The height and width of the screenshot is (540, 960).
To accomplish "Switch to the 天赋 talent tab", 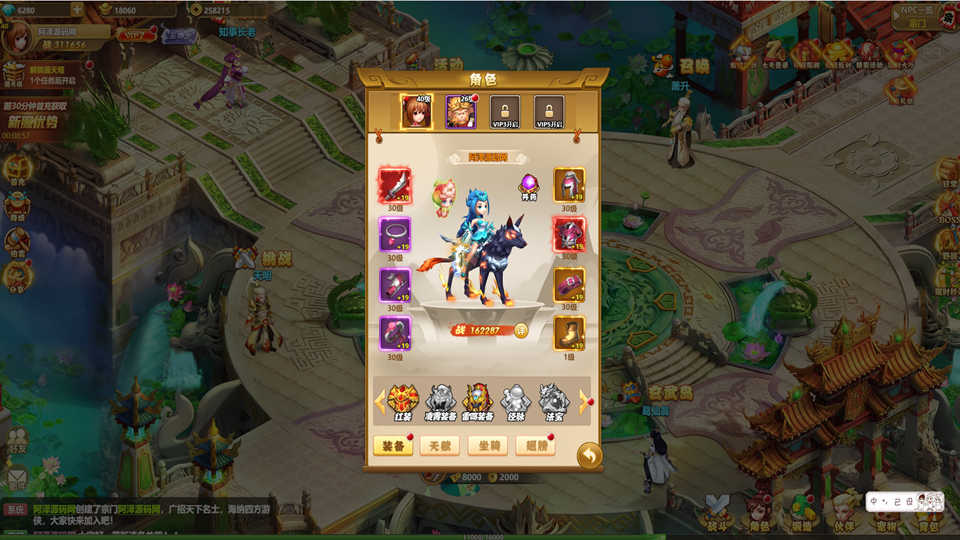I will pyautogui.click(x=440, y=446).
